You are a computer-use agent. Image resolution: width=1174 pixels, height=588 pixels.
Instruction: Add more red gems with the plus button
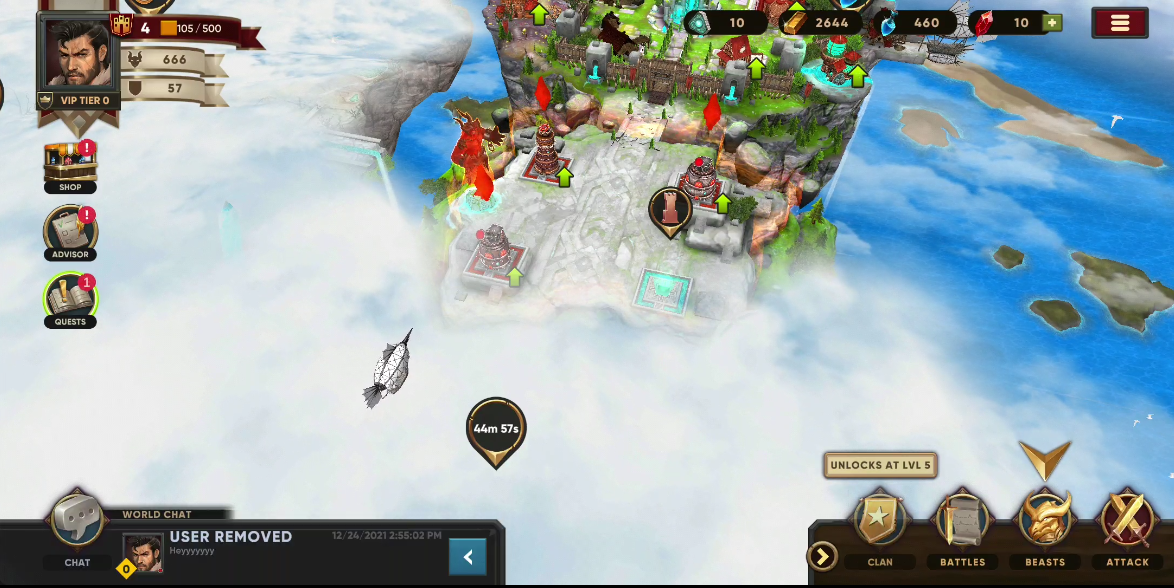tap(1051, 22)
